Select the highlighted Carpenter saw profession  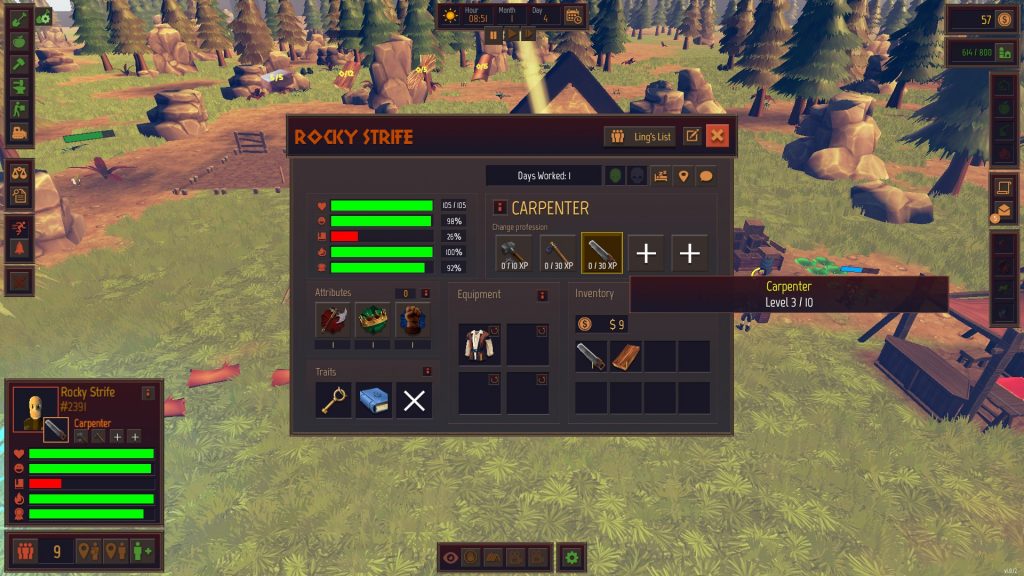[602, 253]
